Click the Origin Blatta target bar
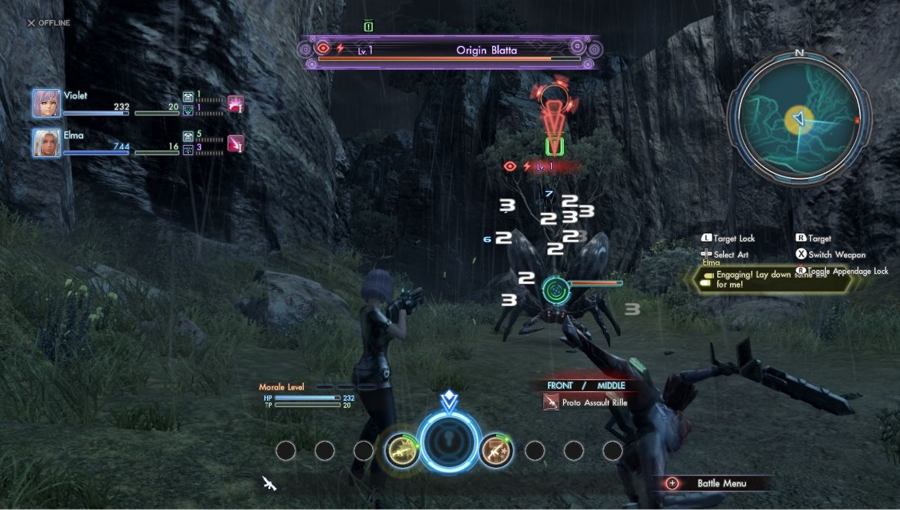The width and height of the screenshot is (900, 510). tap(450, 50)
